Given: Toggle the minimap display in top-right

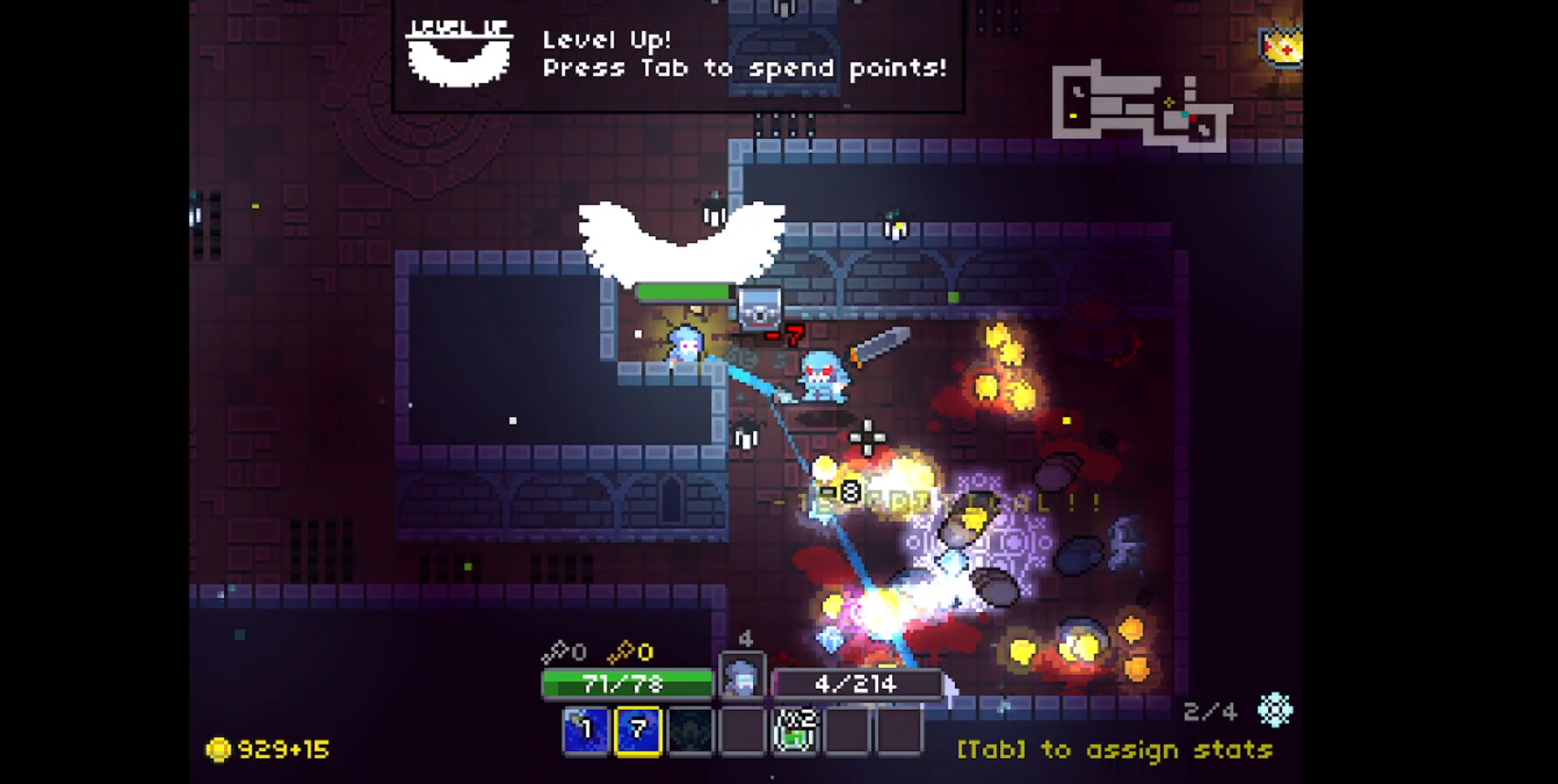Looking at the screenshot, I should click(1144, 101).
